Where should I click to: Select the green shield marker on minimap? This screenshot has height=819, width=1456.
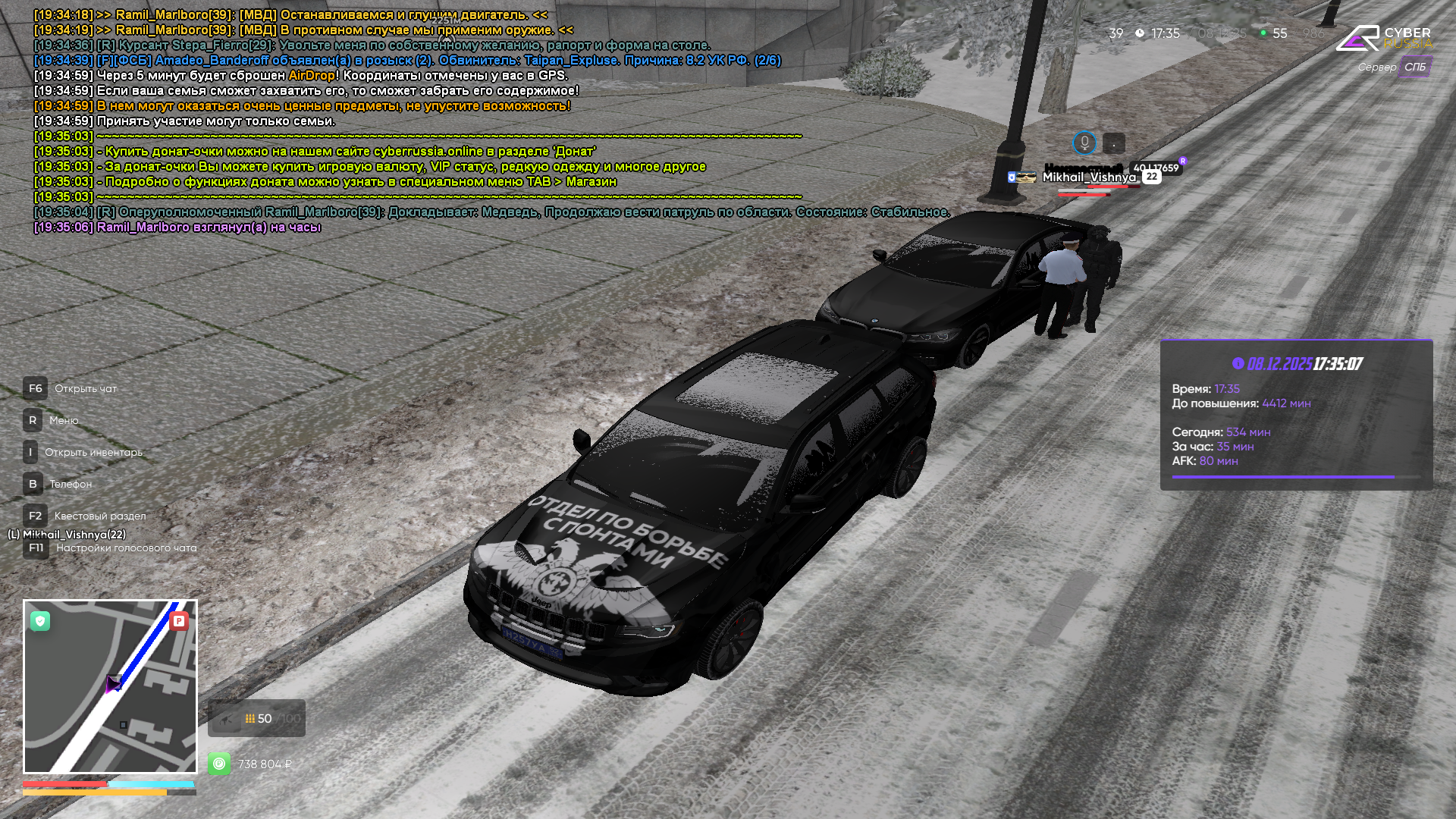[x=40, y=621]
